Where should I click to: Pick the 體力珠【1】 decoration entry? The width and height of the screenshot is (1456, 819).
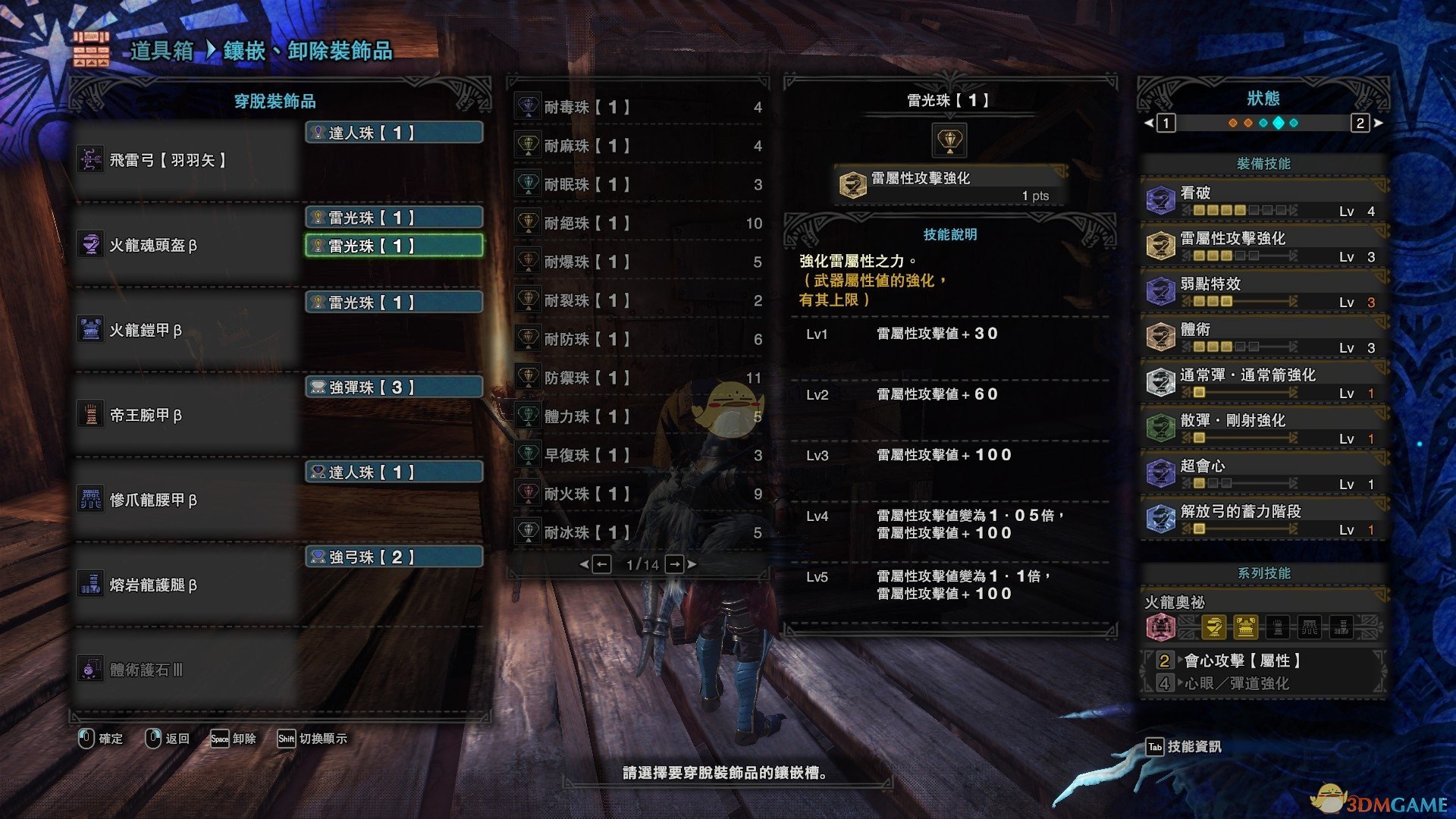[x=637, y=416]
